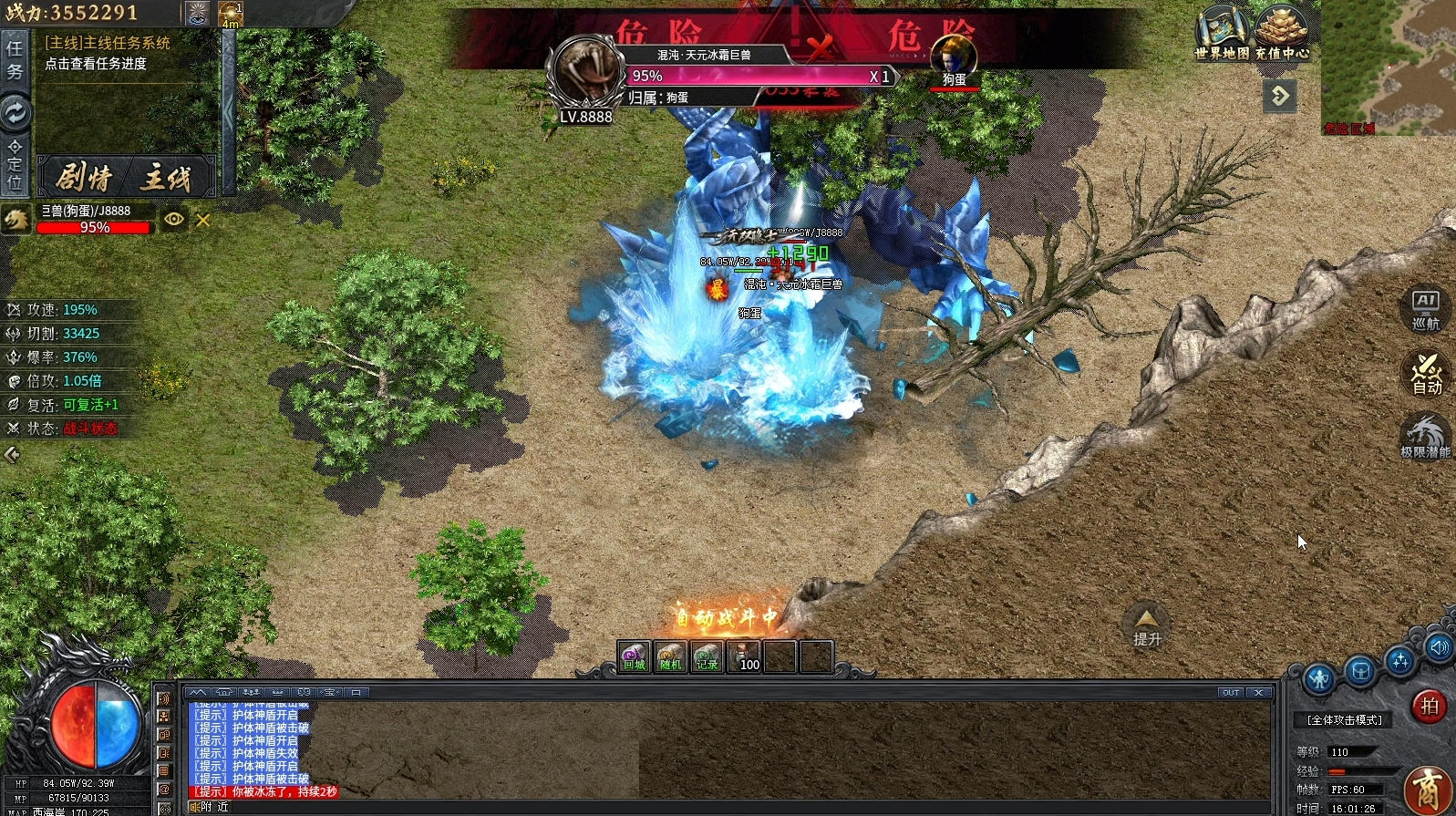Select the potion slot showing 100
Viewport: 1456px width, 816px height.
[744, 656]
